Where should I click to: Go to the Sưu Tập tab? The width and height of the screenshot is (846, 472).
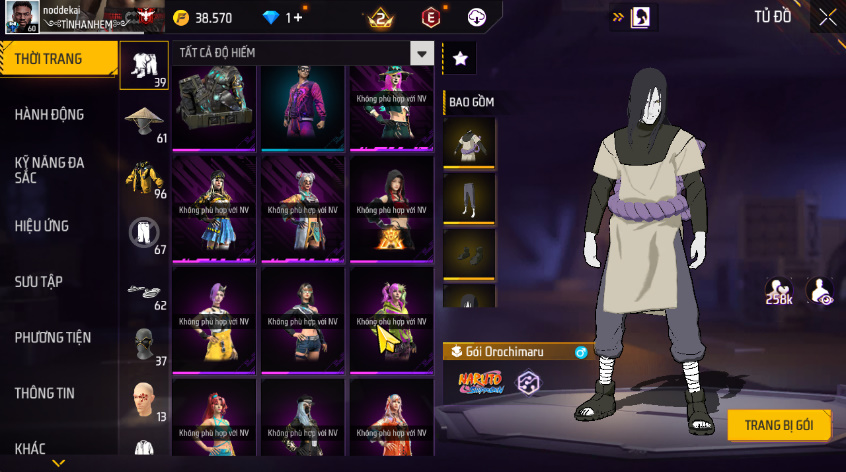pos(39,282)
